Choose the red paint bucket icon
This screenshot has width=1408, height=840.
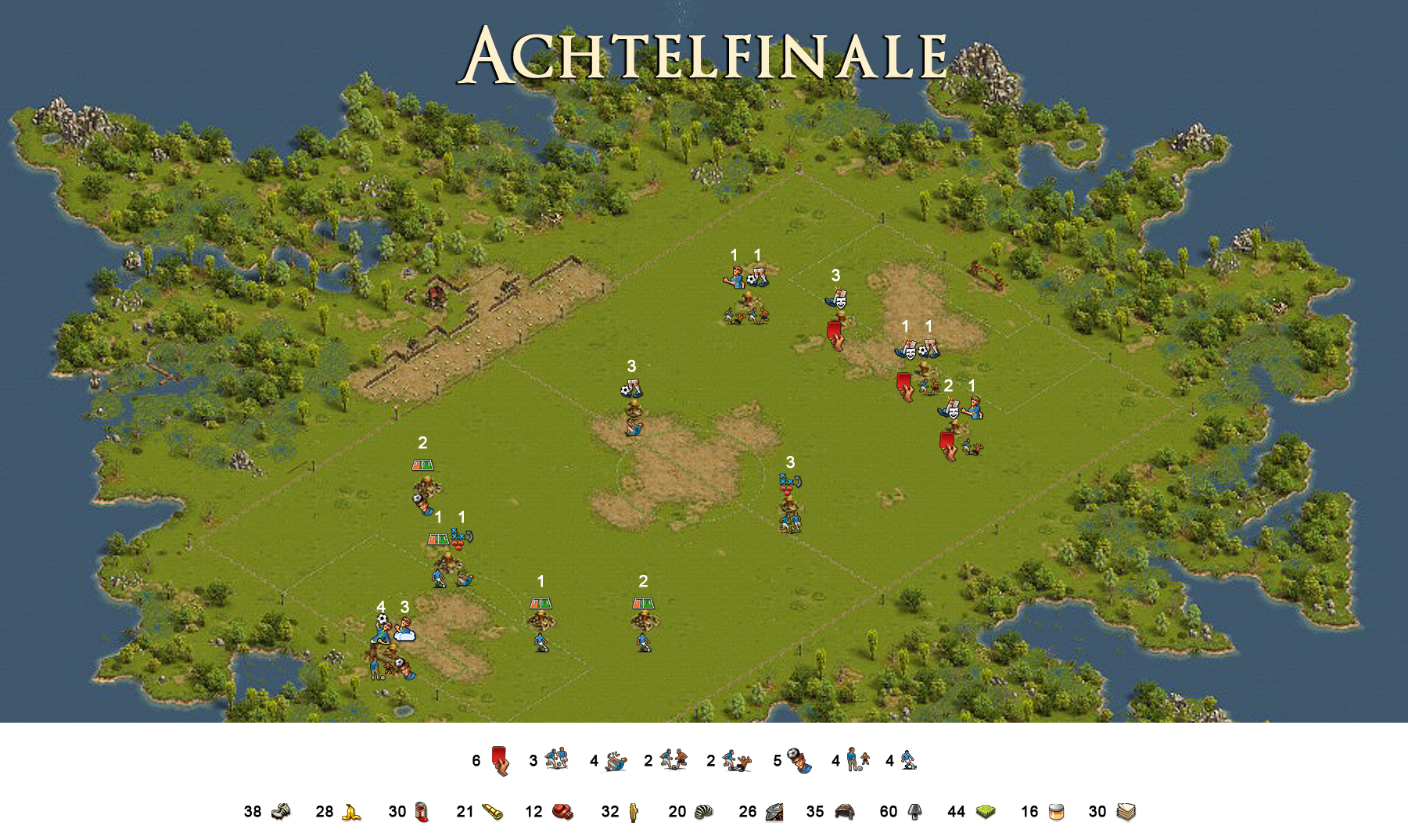tap(422, 812)
